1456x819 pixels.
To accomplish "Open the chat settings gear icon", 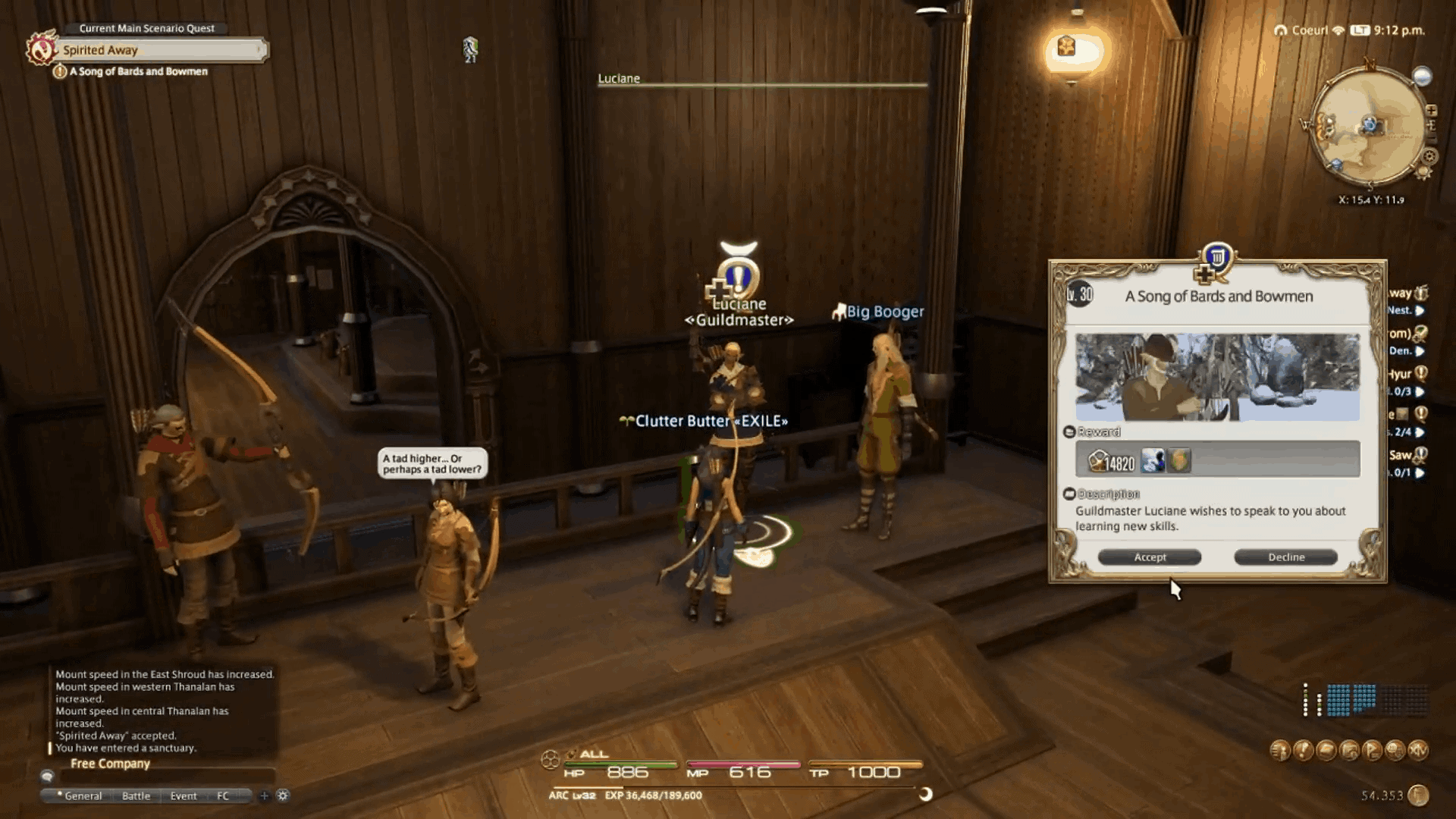I will pos(283,795).
